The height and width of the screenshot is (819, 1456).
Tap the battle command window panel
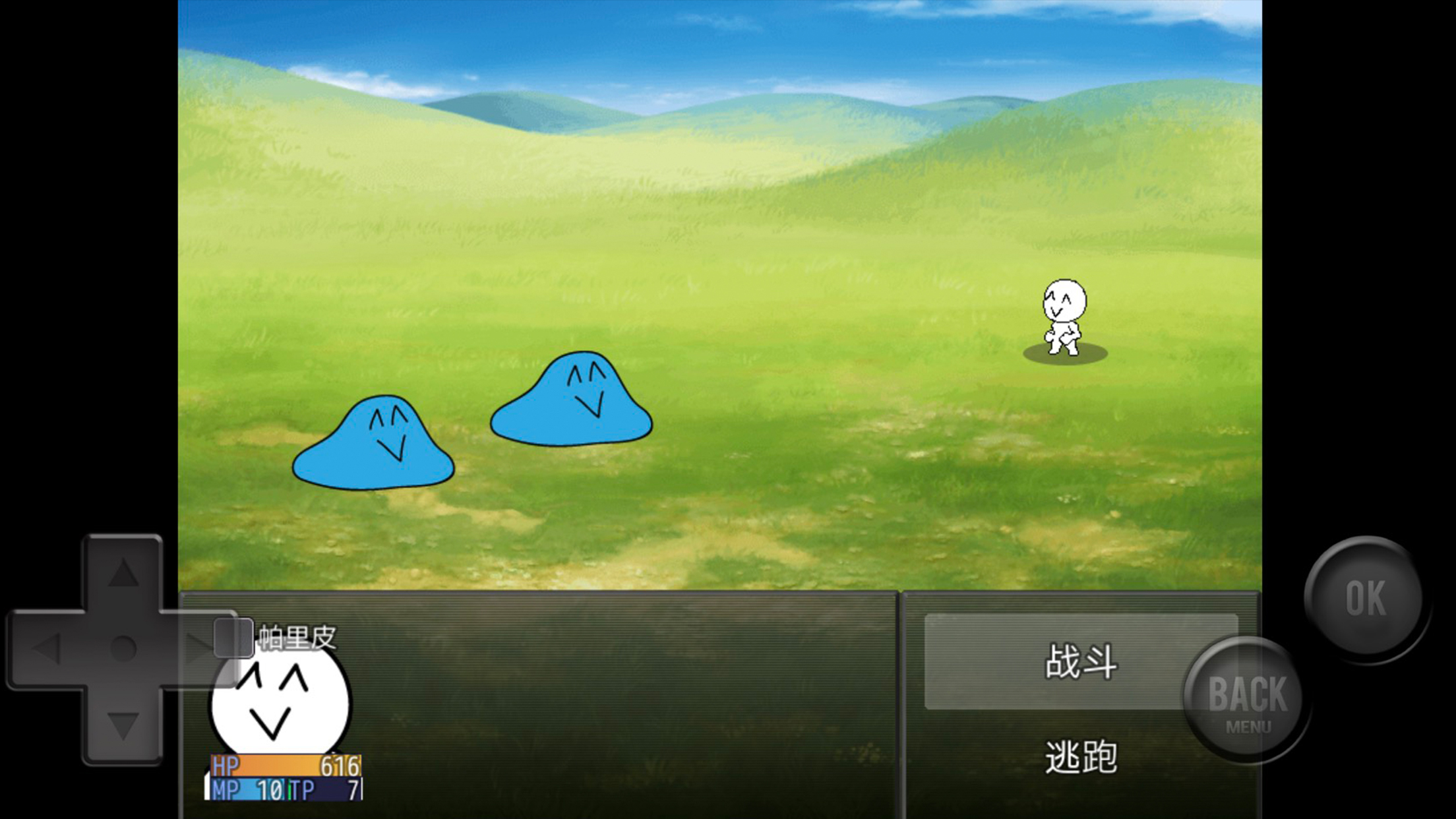pos(1081,706)
